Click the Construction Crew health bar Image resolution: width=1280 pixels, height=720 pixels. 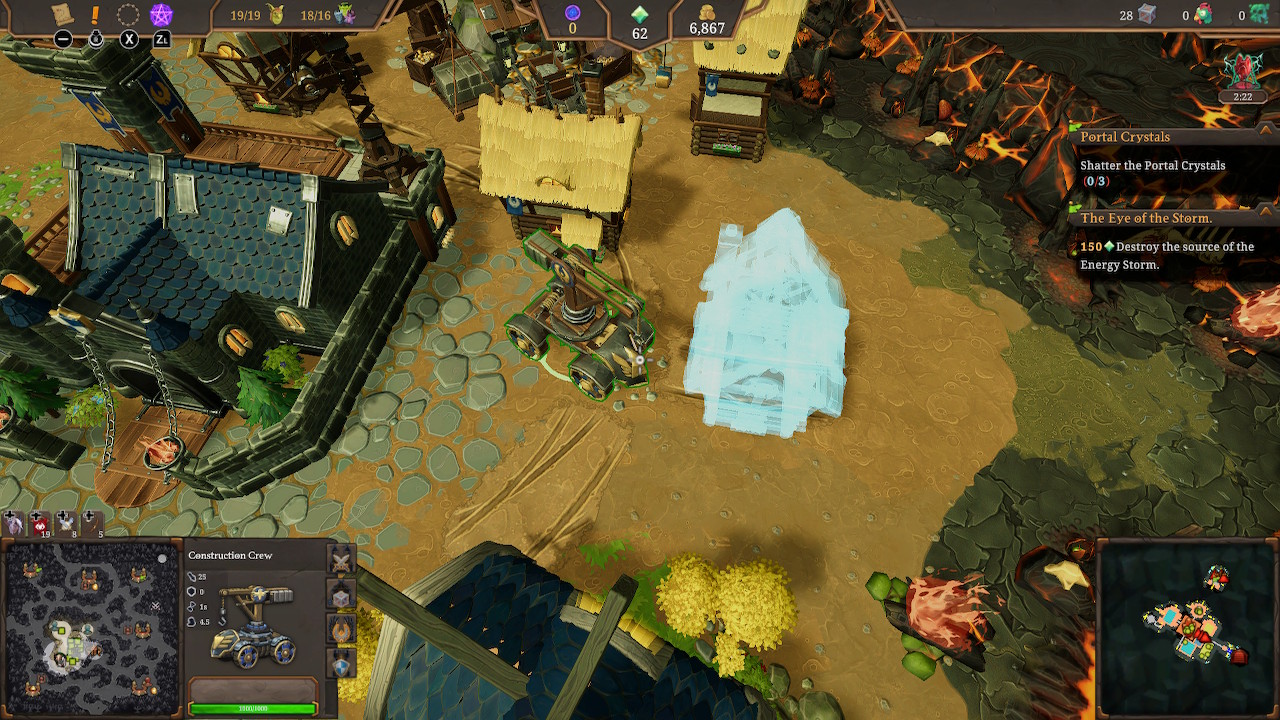(253, 707)
